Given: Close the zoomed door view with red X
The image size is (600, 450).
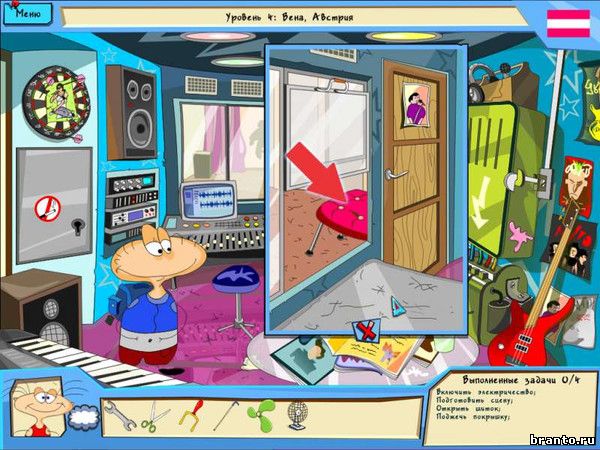Looking at the screenshot, I should [365, 330].
